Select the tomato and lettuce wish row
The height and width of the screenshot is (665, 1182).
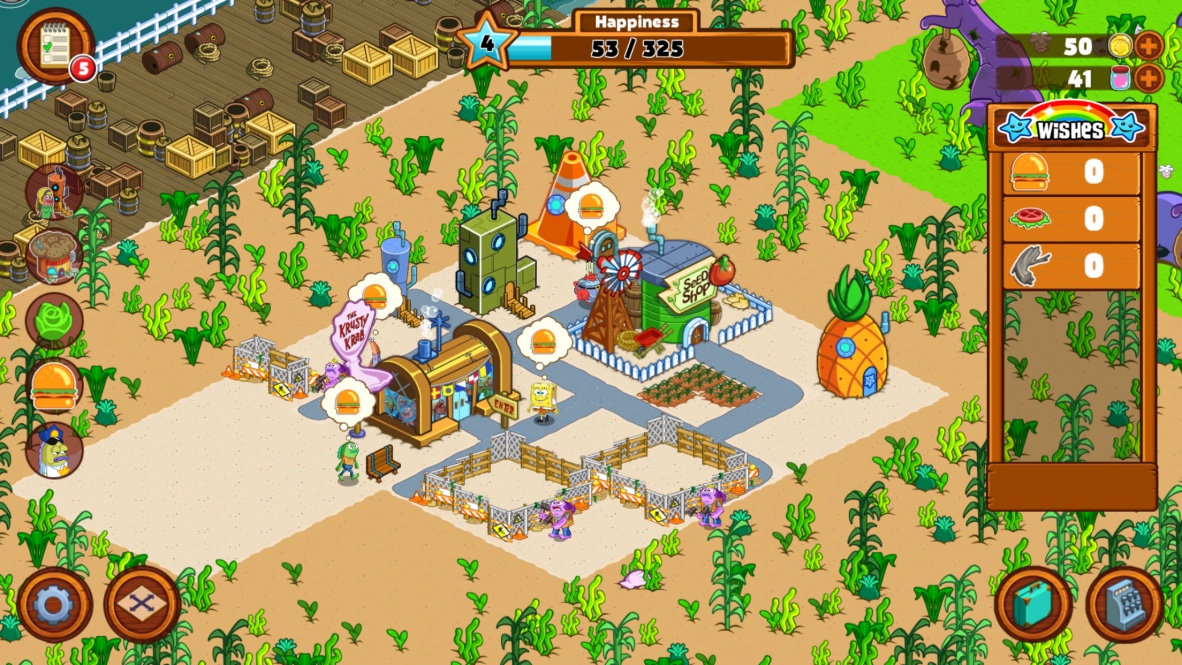[x=1071, y=219]
